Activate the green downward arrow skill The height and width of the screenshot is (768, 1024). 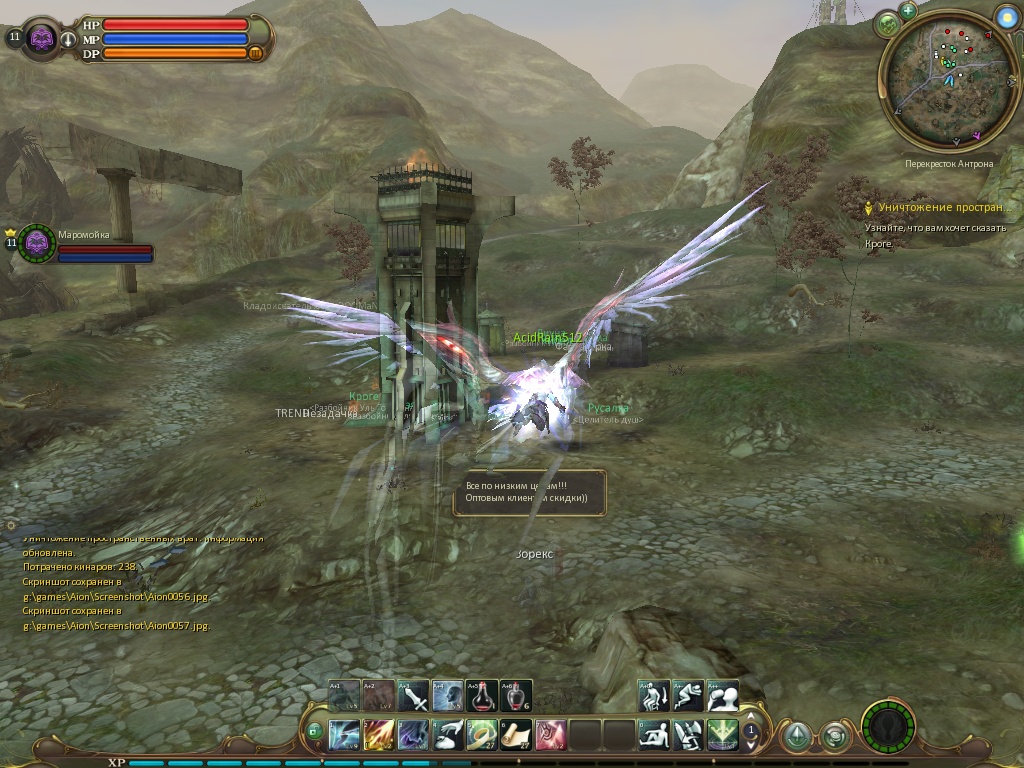pyautogui.click(x=722, y=735)
